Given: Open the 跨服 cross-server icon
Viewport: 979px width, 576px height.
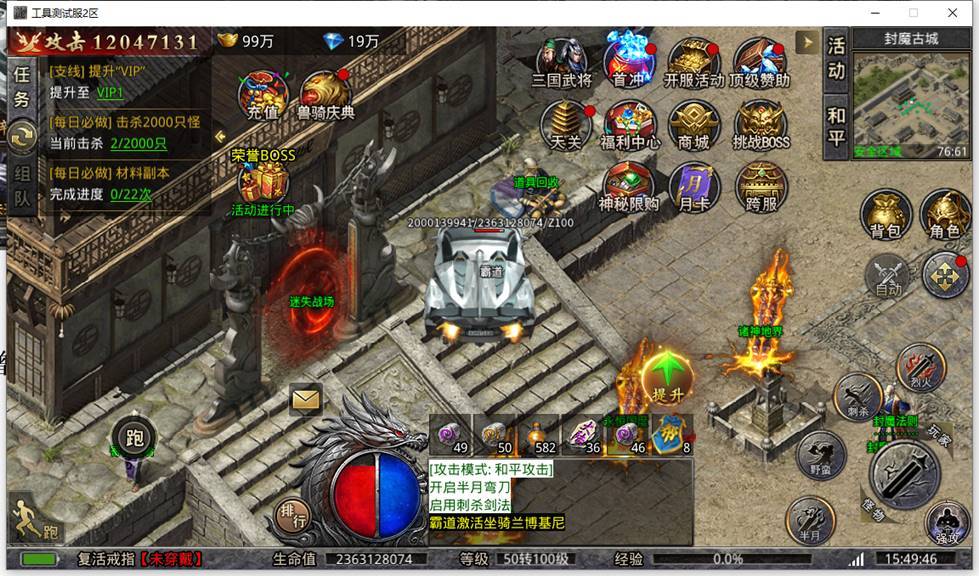Looking at the screenshot, I should [761, 186].
